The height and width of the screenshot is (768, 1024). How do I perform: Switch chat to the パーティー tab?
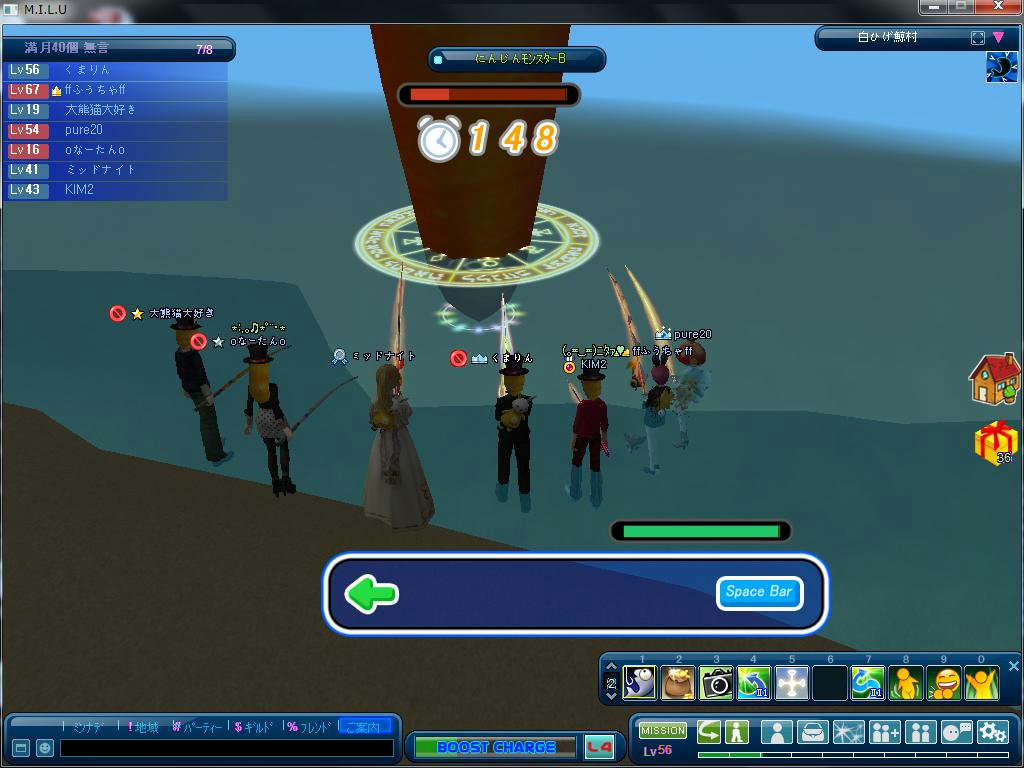click(197, 727)
